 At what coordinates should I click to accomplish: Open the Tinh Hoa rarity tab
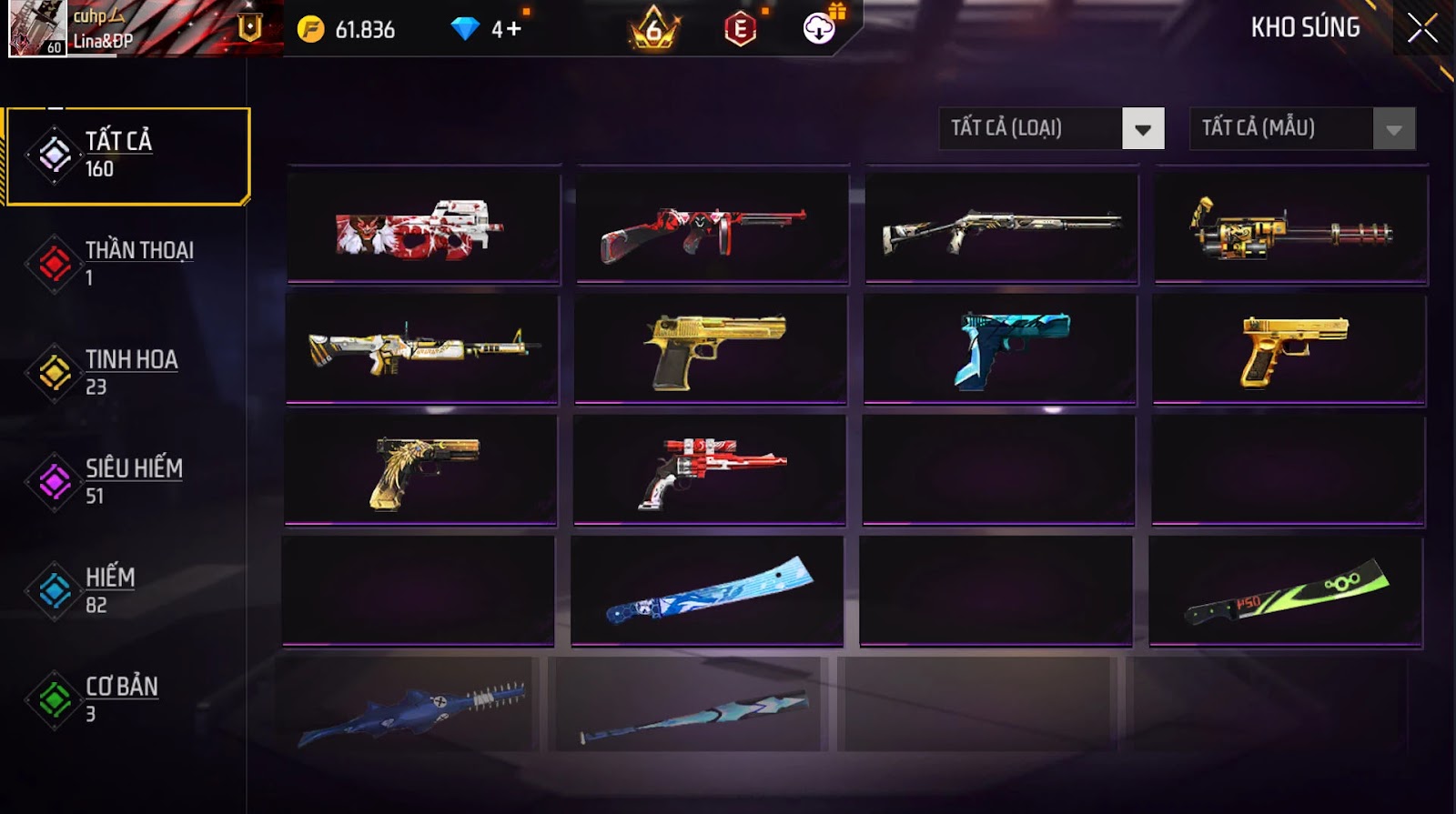coord(127,373)
